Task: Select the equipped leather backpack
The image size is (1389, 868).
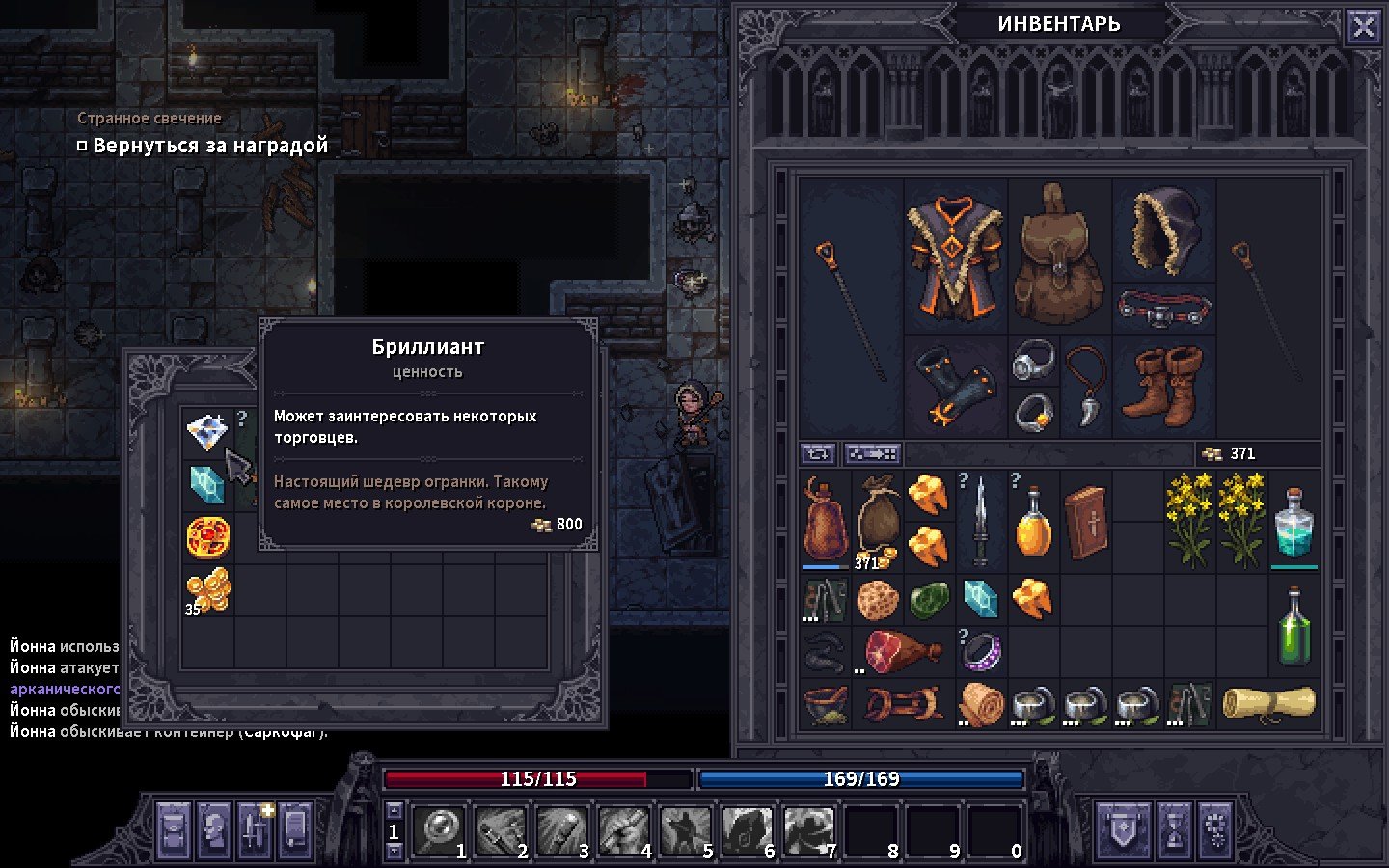Action: [x=1058, y=256]
